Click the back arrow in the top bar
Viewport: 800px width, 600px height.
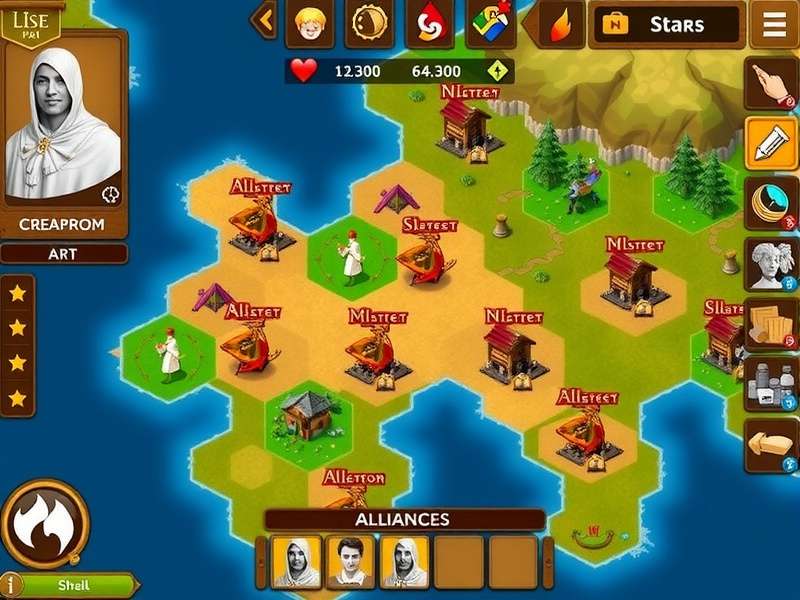[264, 19]
